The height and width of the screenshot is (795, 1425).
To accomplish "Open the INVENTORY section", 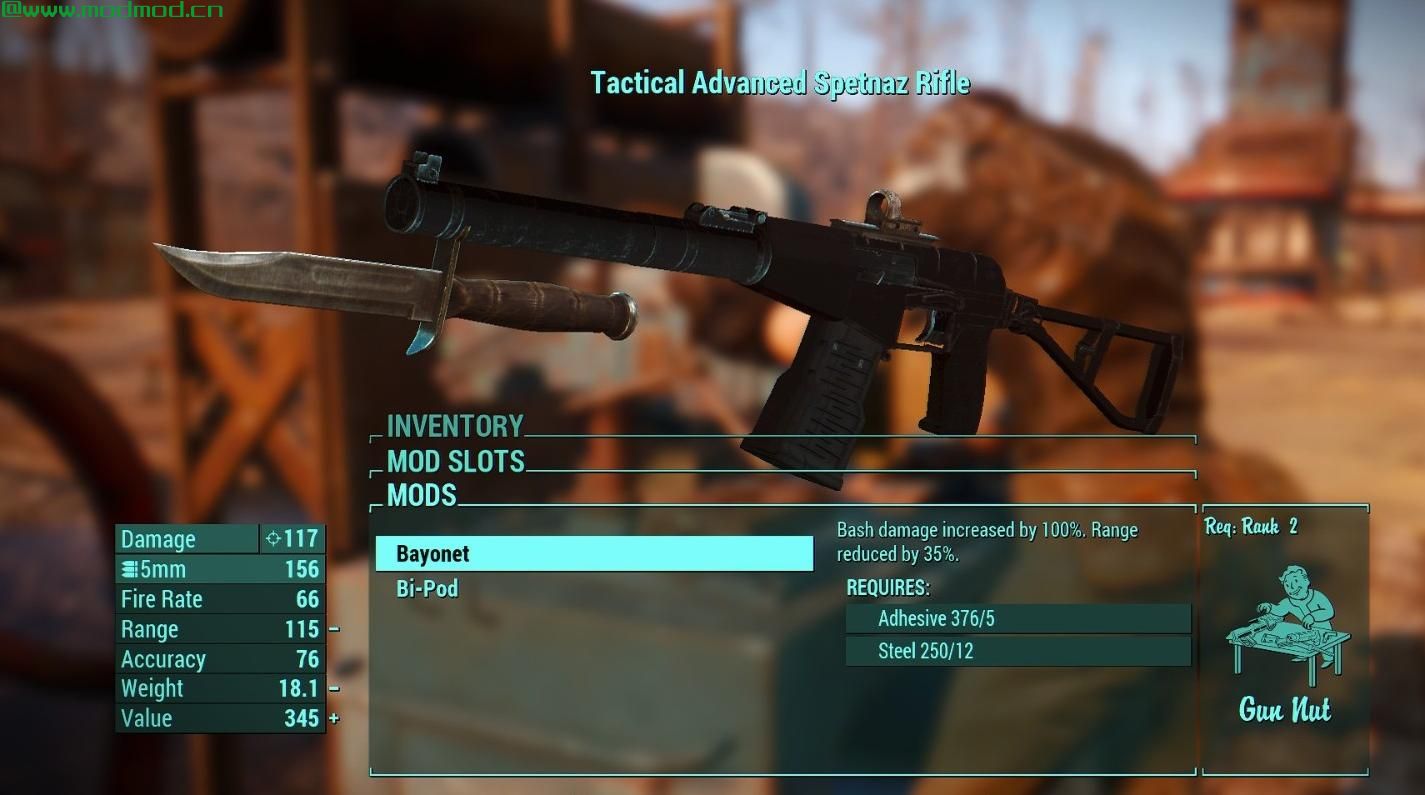I will click(455, 427).
